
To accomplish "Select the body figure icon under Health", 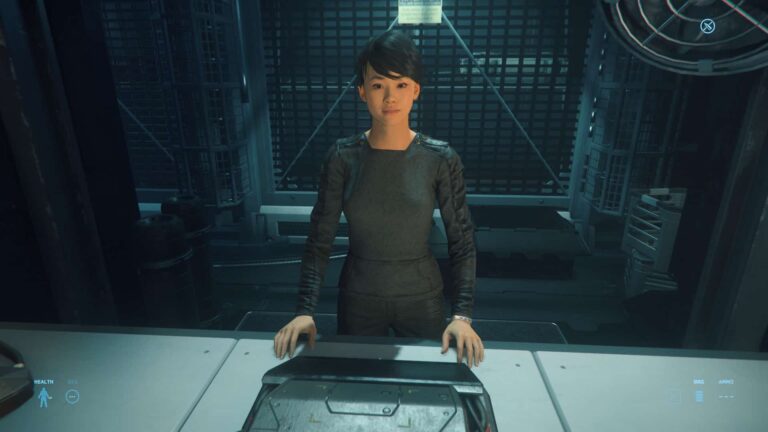I will pyautogui.click(x=44, y=398).
